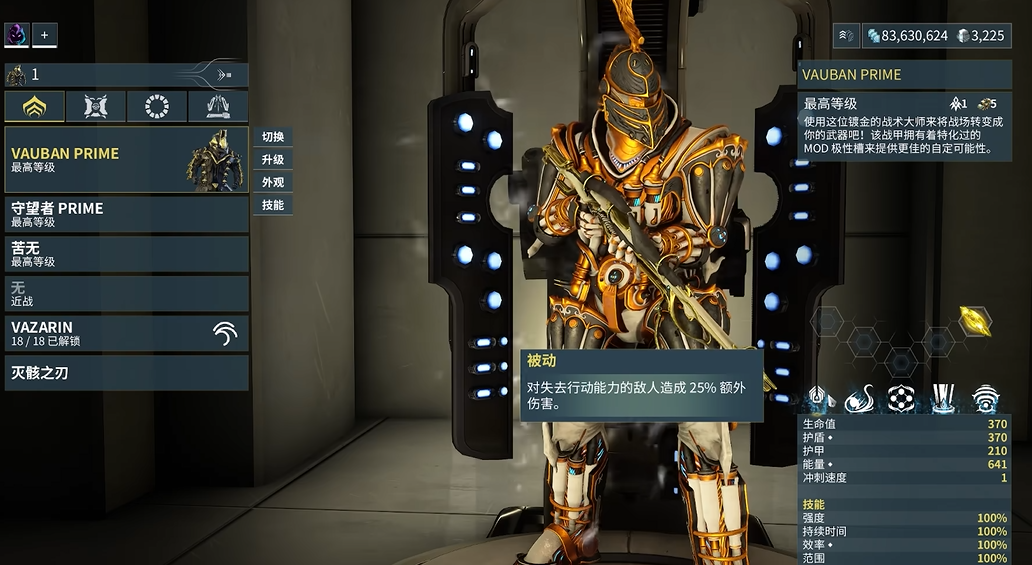This screenshot has height=565, width=1032.
Task: Switch to the companion tab
Action: tap(96, 106)
